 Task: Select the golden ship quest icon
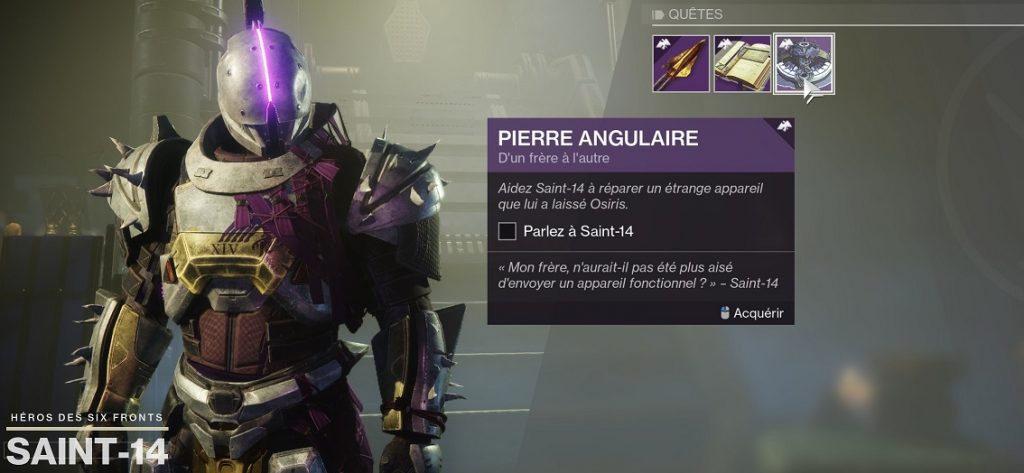[x=681, y=64]
